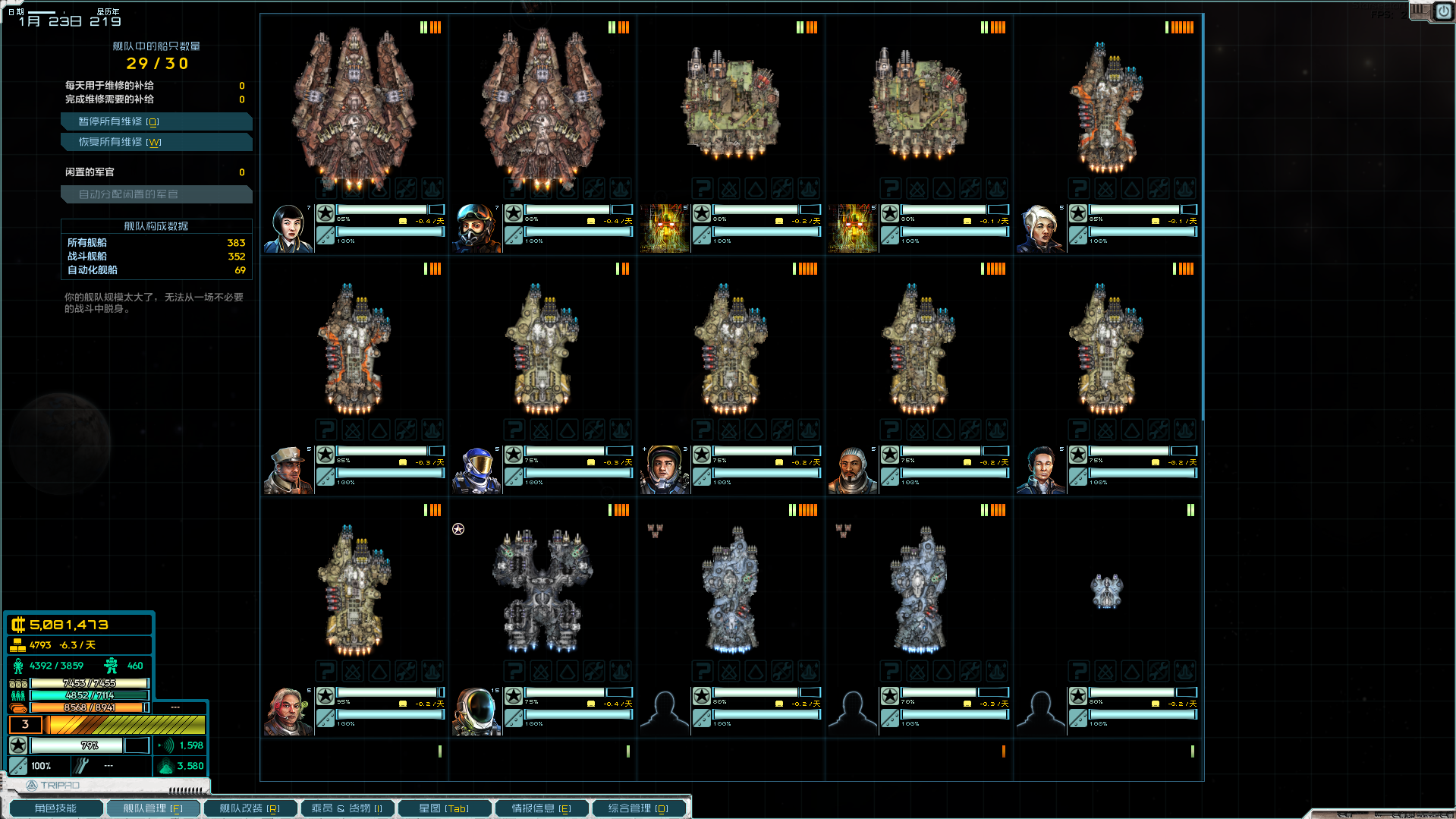Show the 乘员 & 货物 cargo tab
This screenshot has width=1456, height=819.
[x=347, y=808]
